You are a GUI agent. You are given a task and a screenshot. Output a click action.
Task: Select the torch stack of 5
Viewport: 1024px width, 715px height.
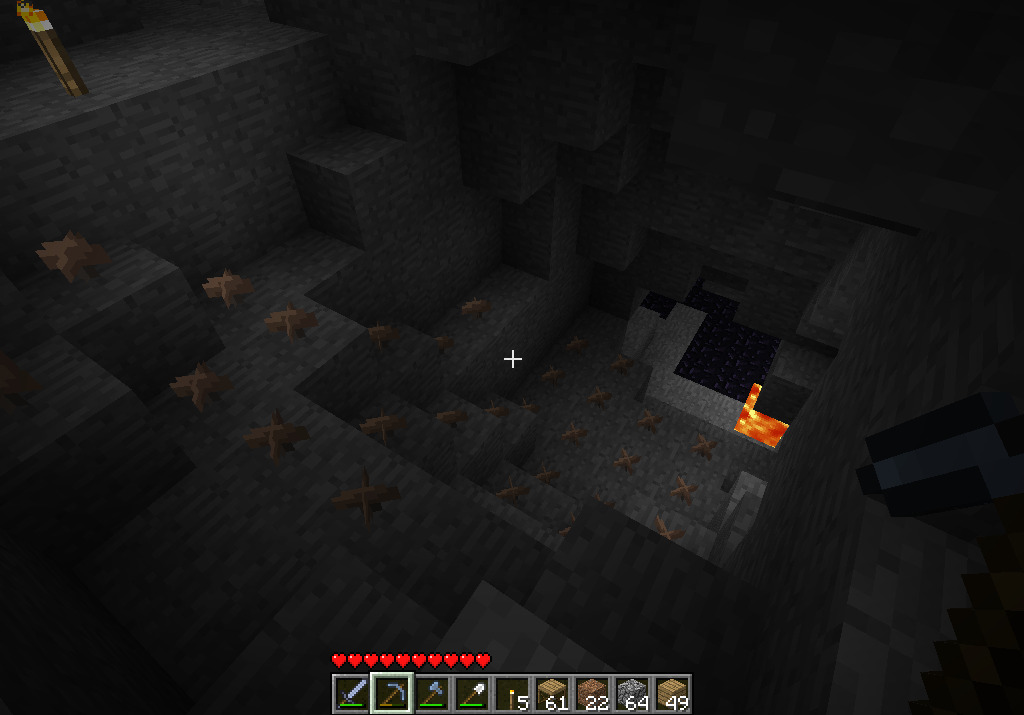coord(512,693)
